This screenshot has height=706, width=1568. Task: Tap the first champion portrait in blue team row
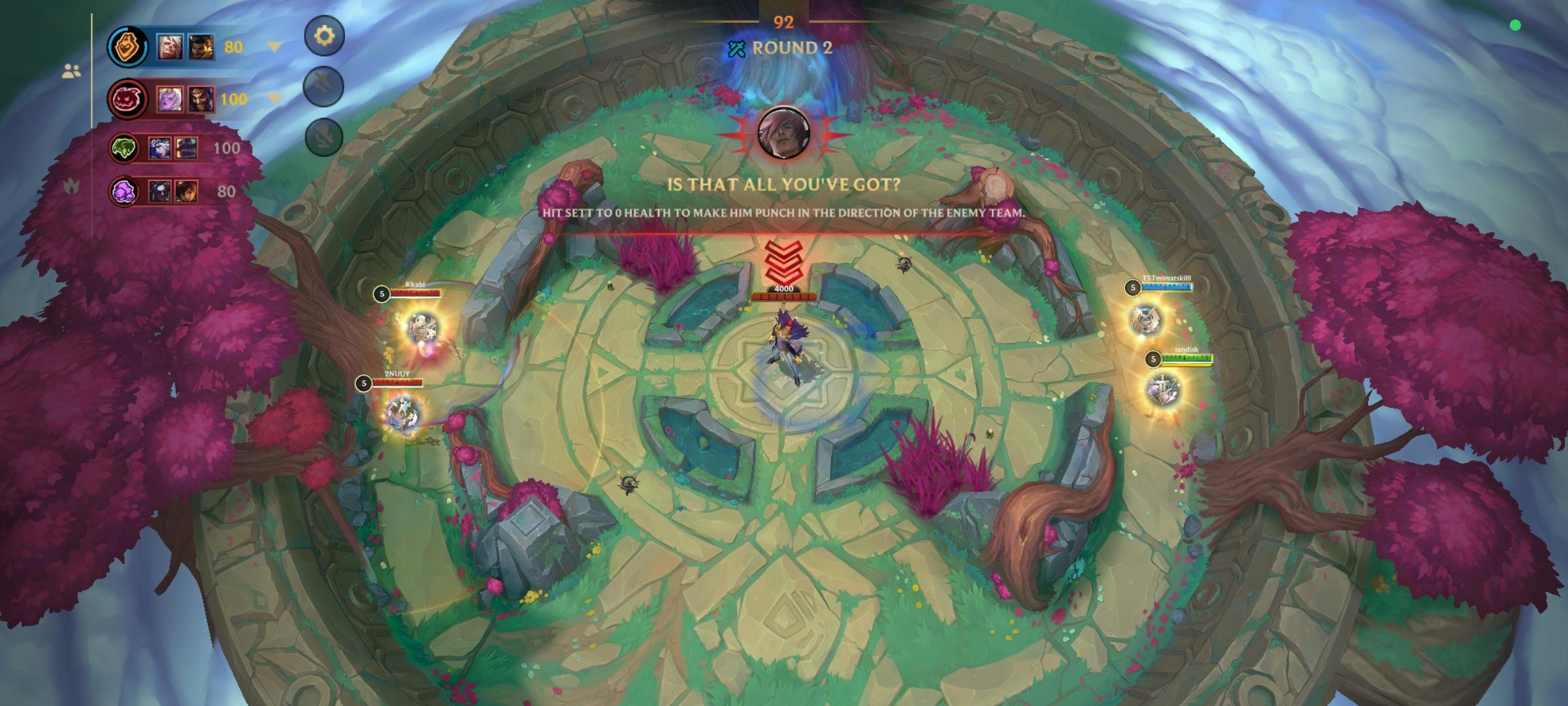(x=171, y=46)
